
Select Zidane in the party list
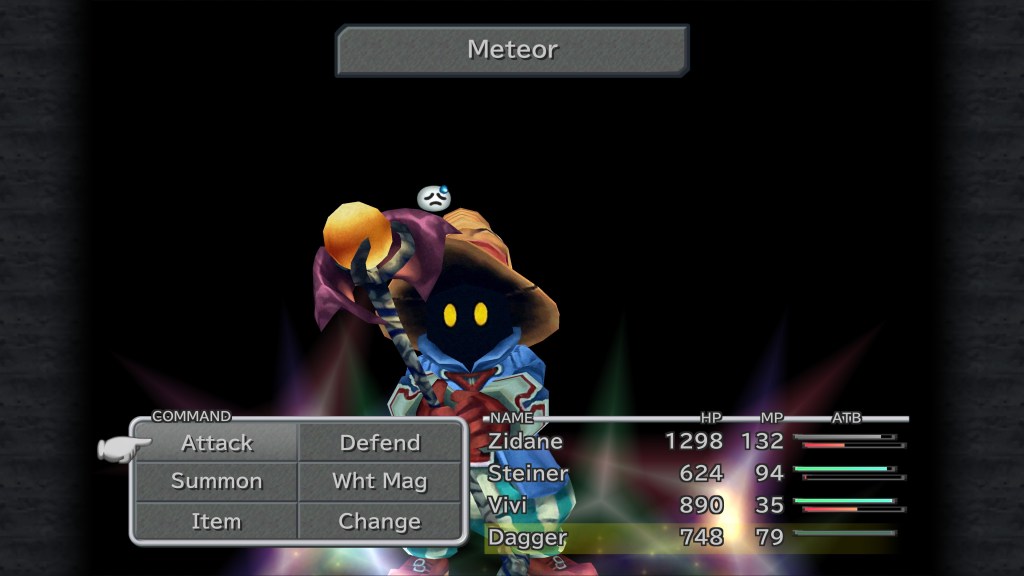click(x=526, y=441)
